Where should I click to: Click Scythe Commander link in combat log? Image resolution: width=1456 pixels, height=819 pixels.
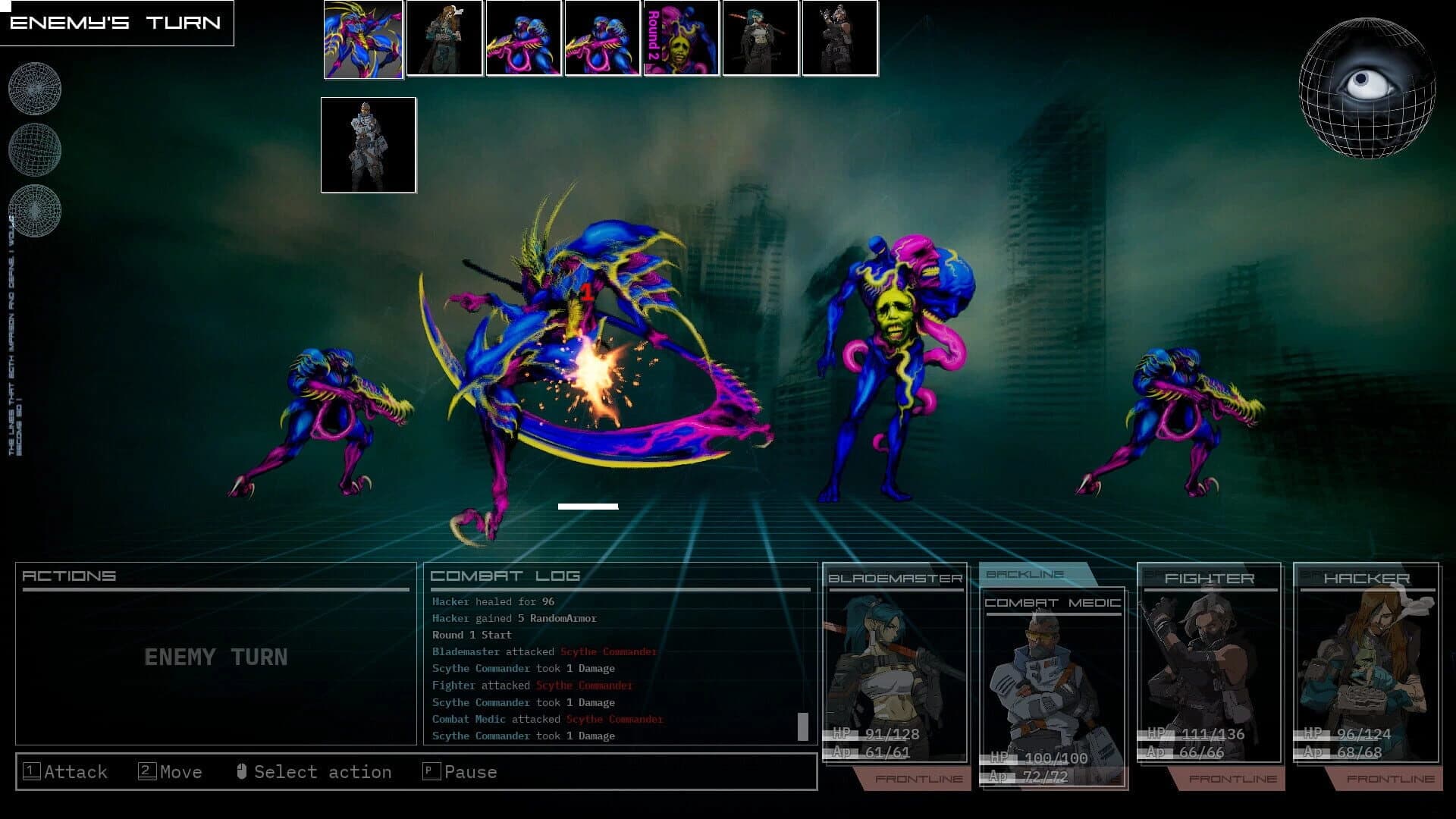607,651
